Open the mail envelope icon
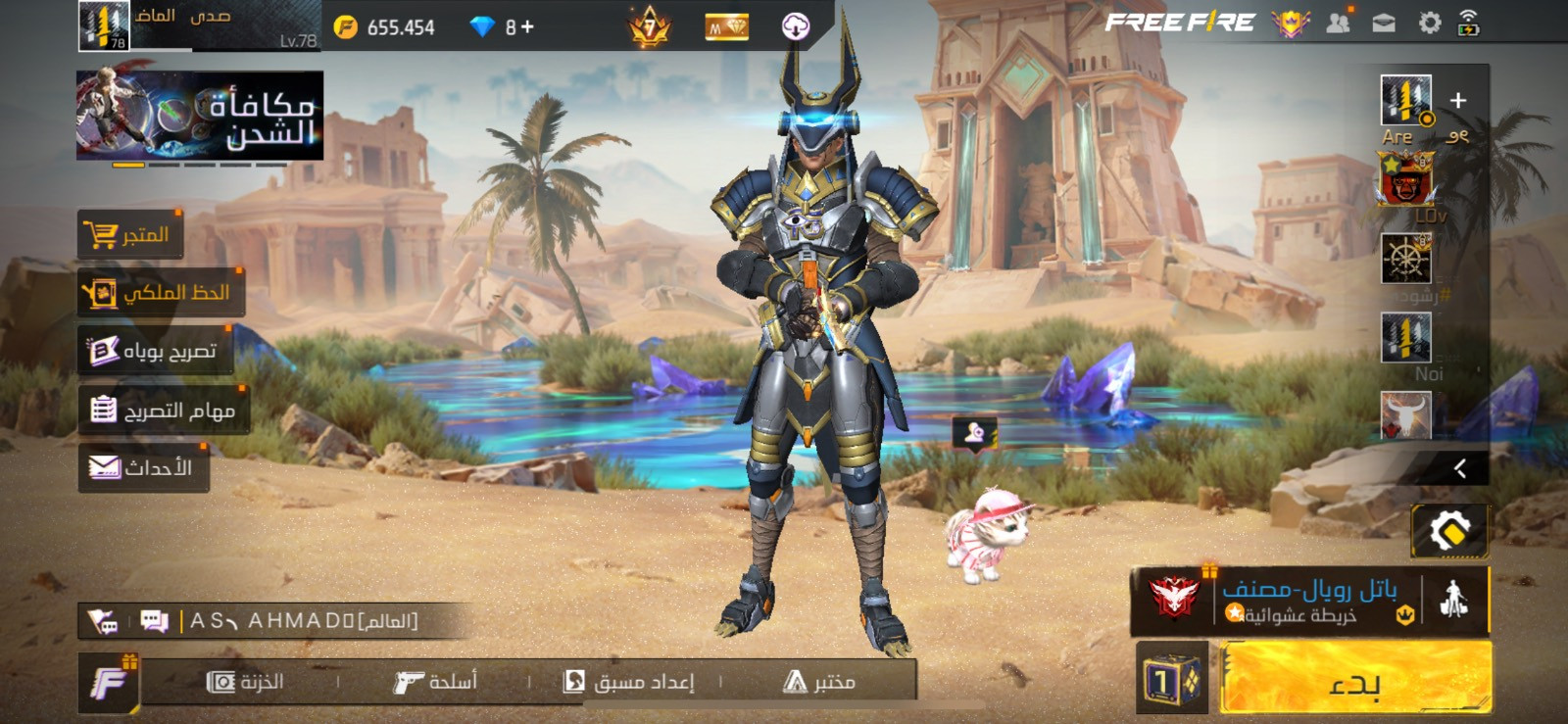The height and width of the screenshot is (724, 1568). click(x=1384, y=23)
